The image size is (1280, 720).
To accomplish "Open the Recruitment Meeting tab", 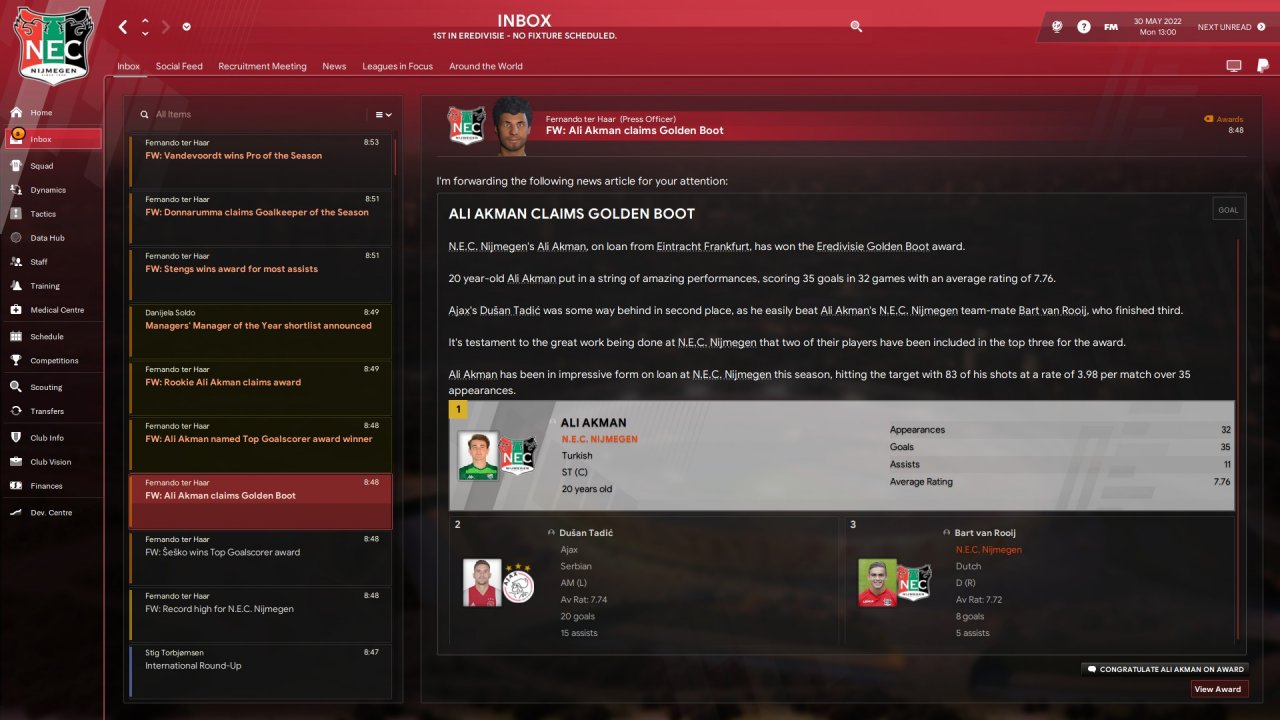I will point(262,66).
